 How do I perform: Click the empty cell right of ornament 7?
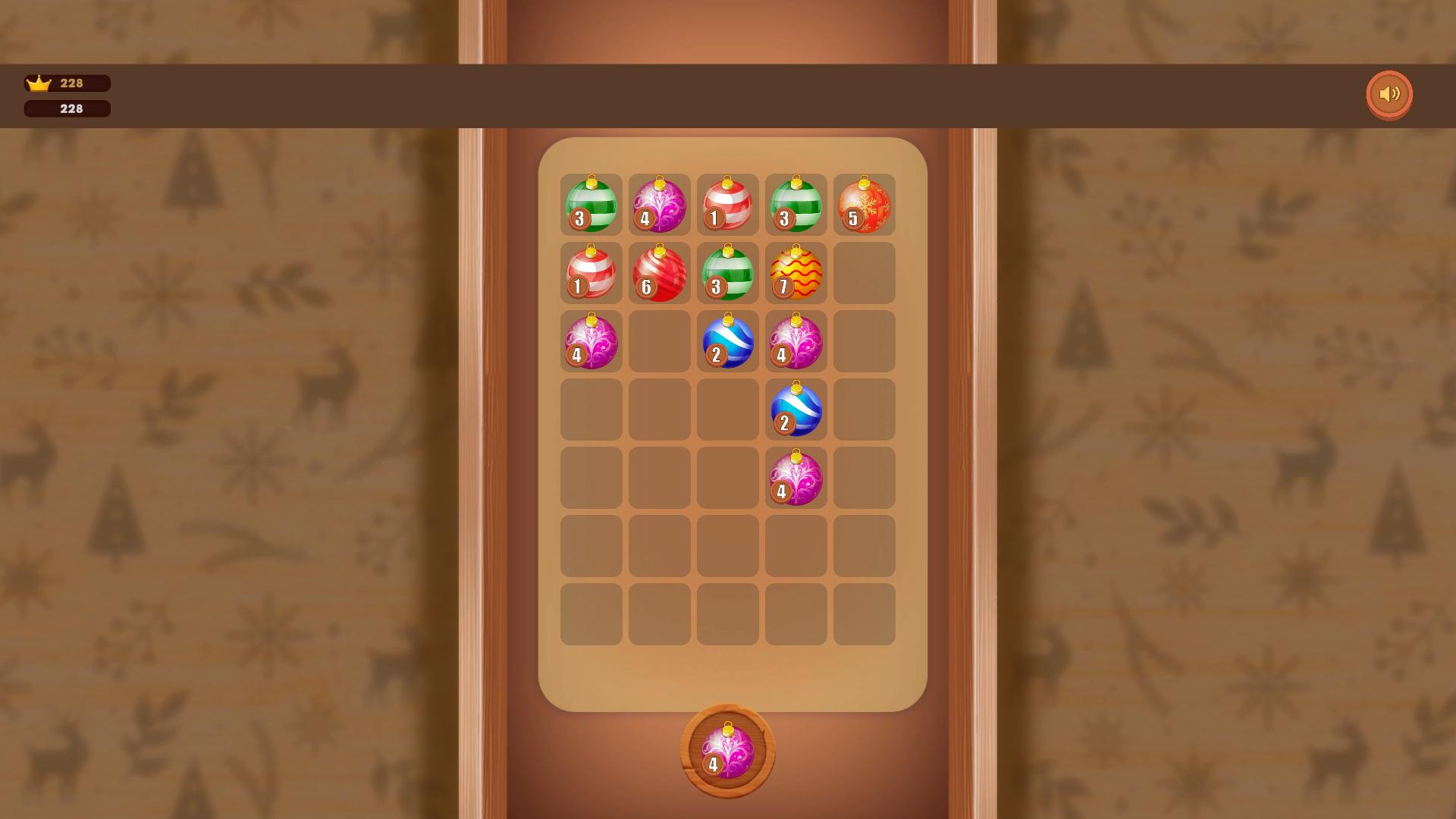point(864,273)
